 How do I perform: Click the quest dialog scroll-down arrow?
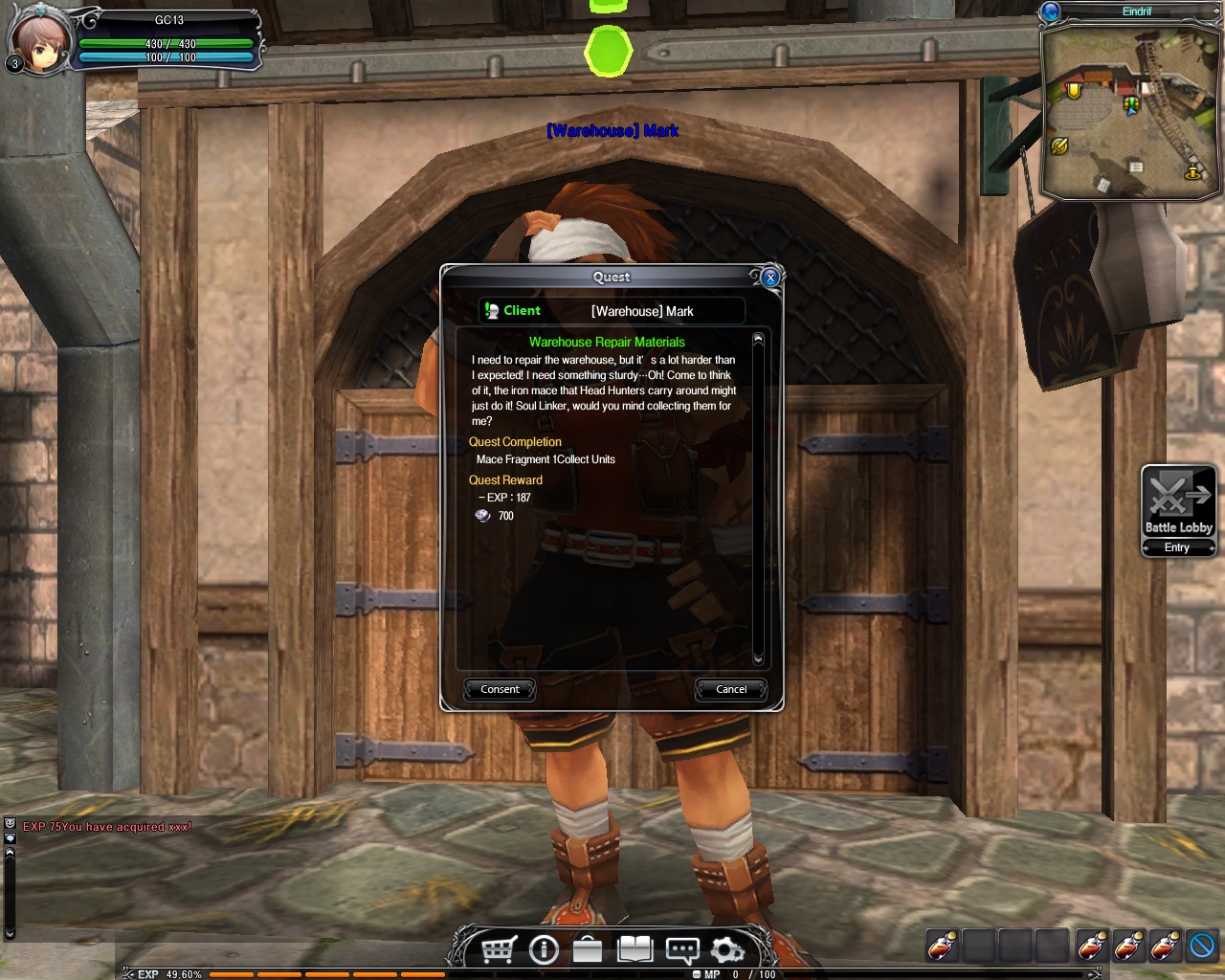coord(758,658)
